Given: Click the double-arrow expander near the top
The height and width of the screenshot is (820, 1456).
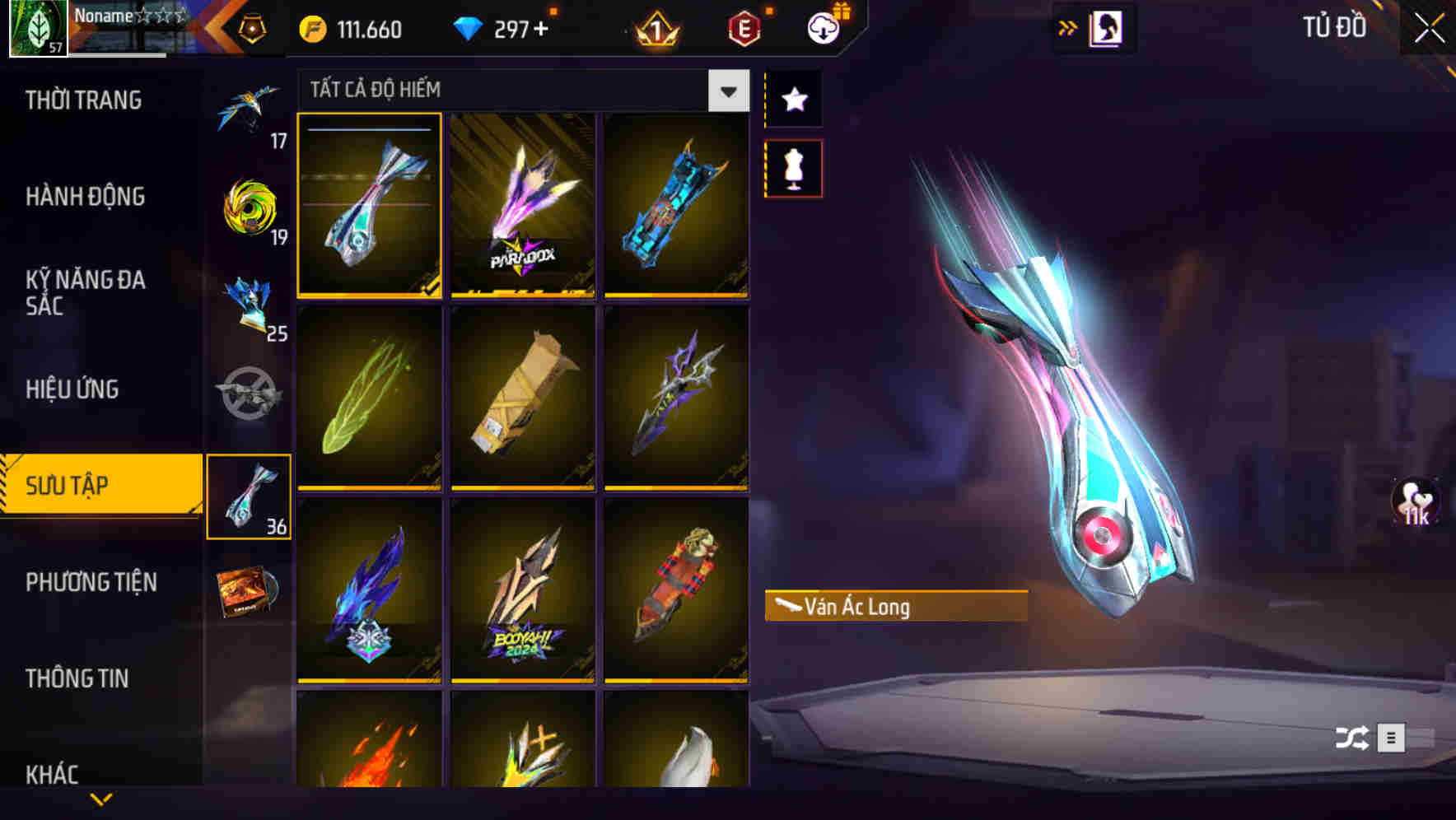Looking at the screenshot, I should coord(1068,27).
